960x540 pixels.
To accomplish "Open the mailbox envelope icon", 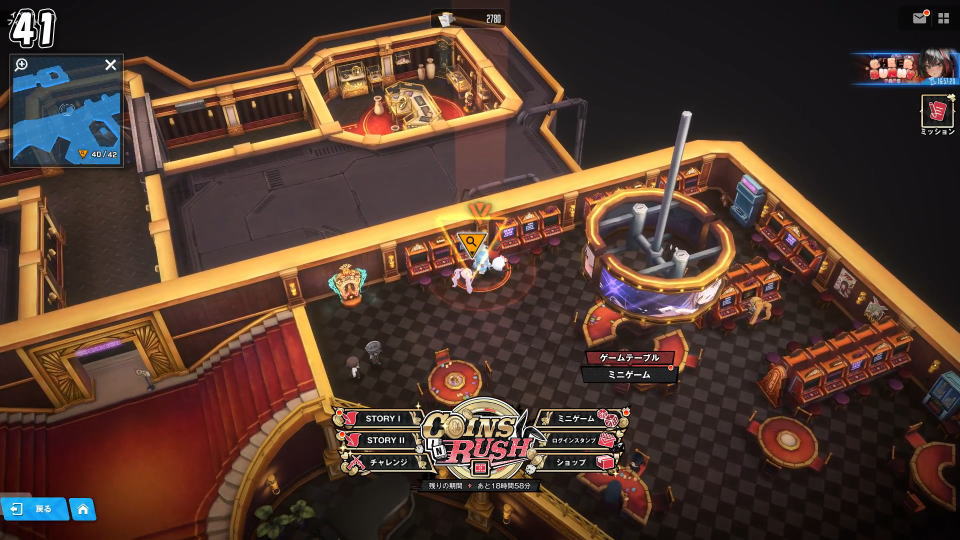I will (919, 18).
